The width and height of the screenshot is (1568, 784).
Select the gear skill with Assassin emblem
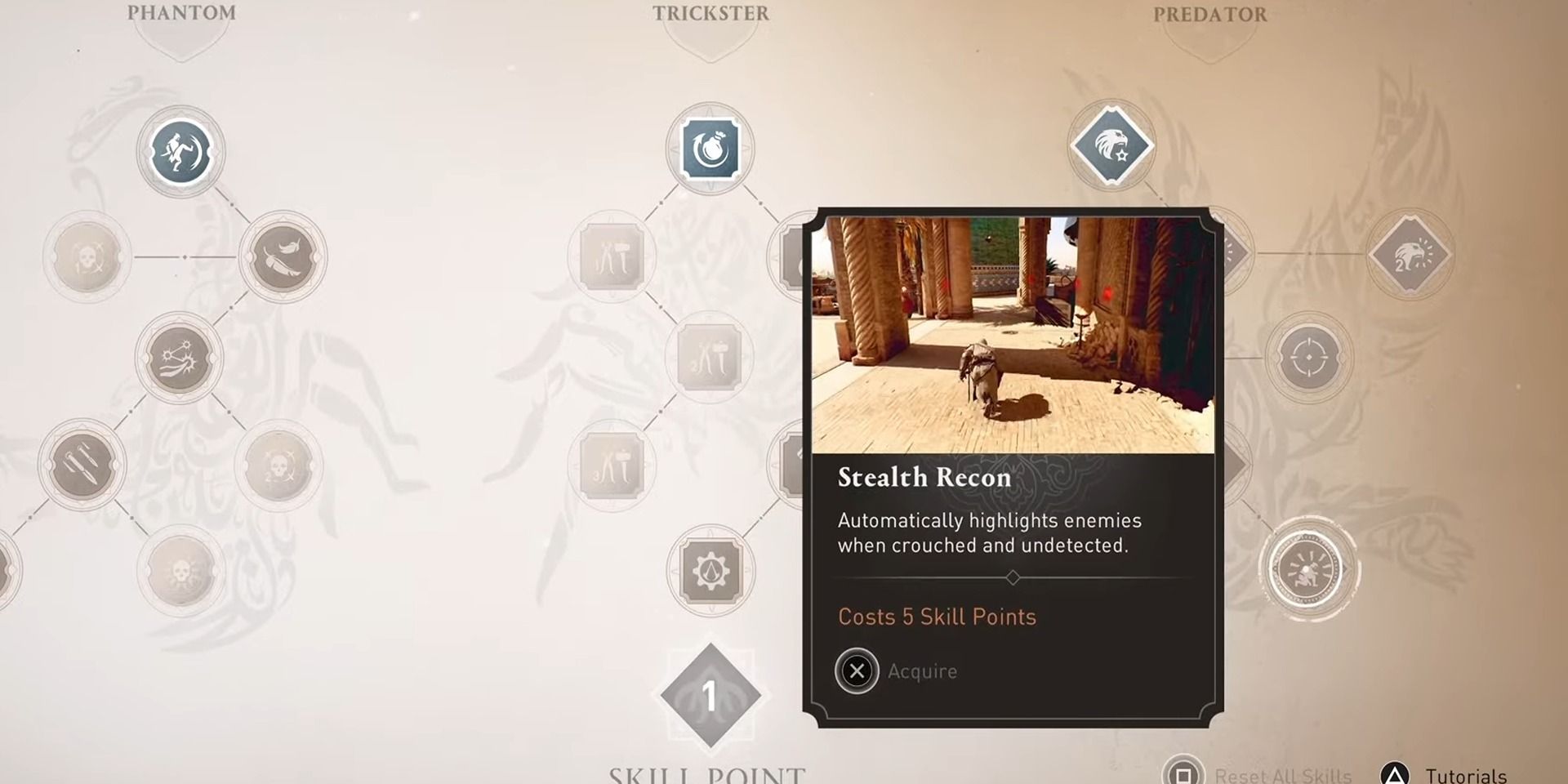[710, 572]
